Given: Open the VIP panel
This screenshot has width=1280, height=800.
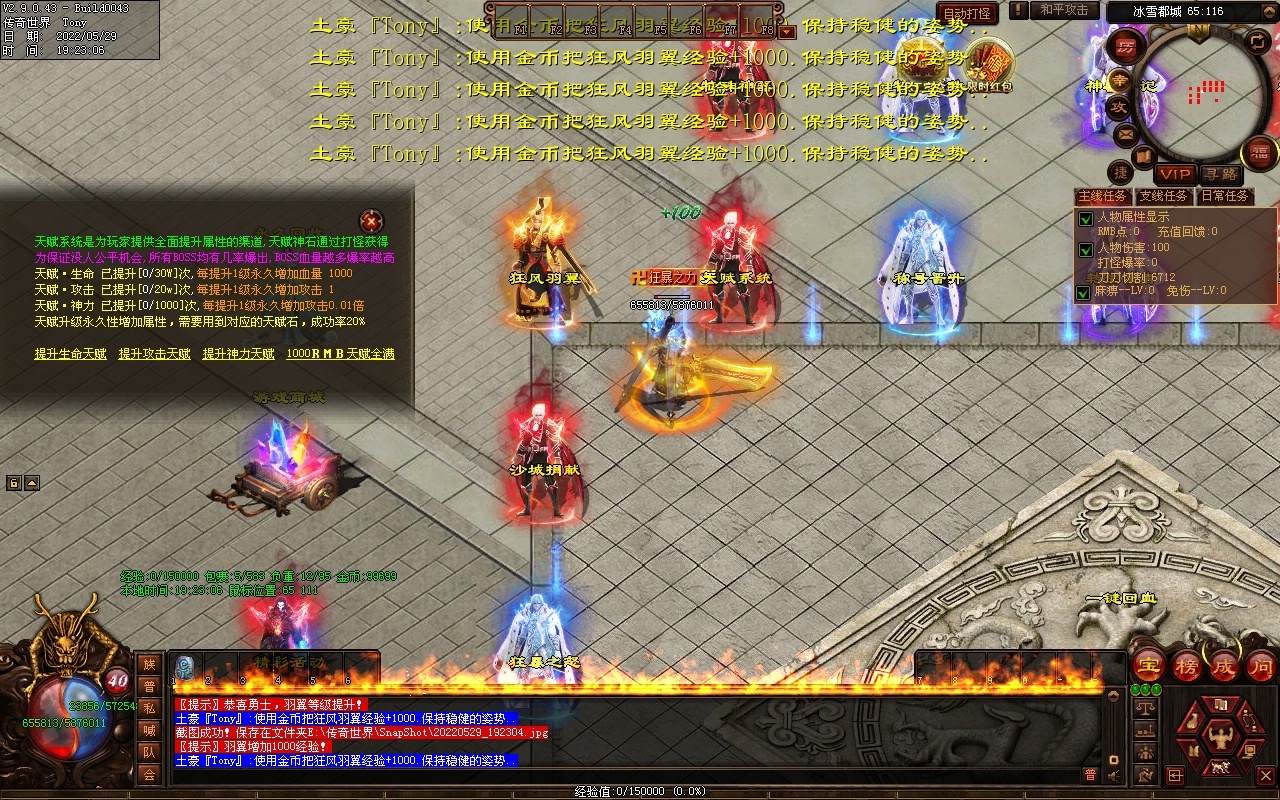Looking at the screenshot, I should click(1175, 174).
